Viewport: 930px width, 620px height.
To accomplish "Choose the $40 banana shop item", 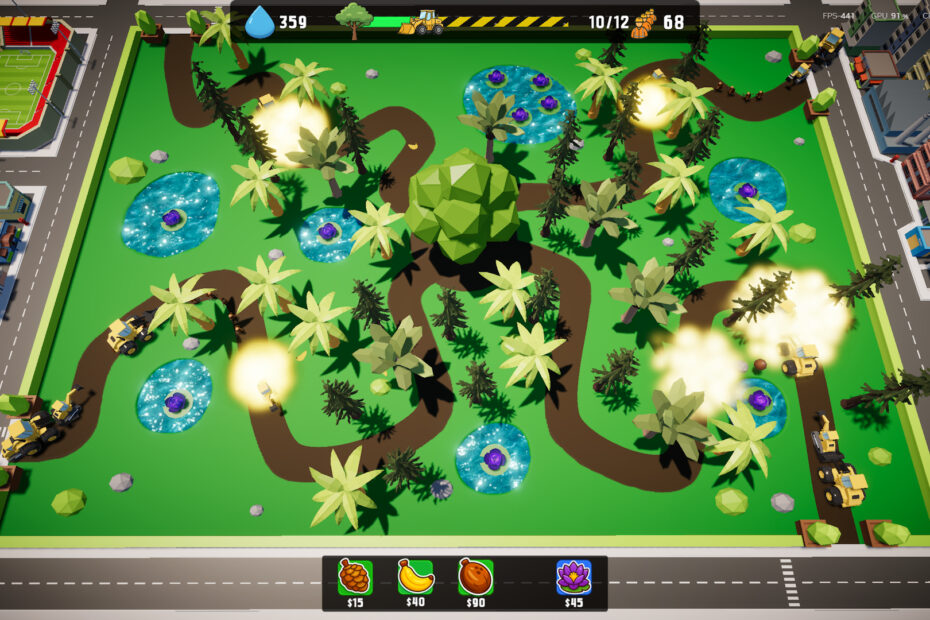I will (414, 577).
